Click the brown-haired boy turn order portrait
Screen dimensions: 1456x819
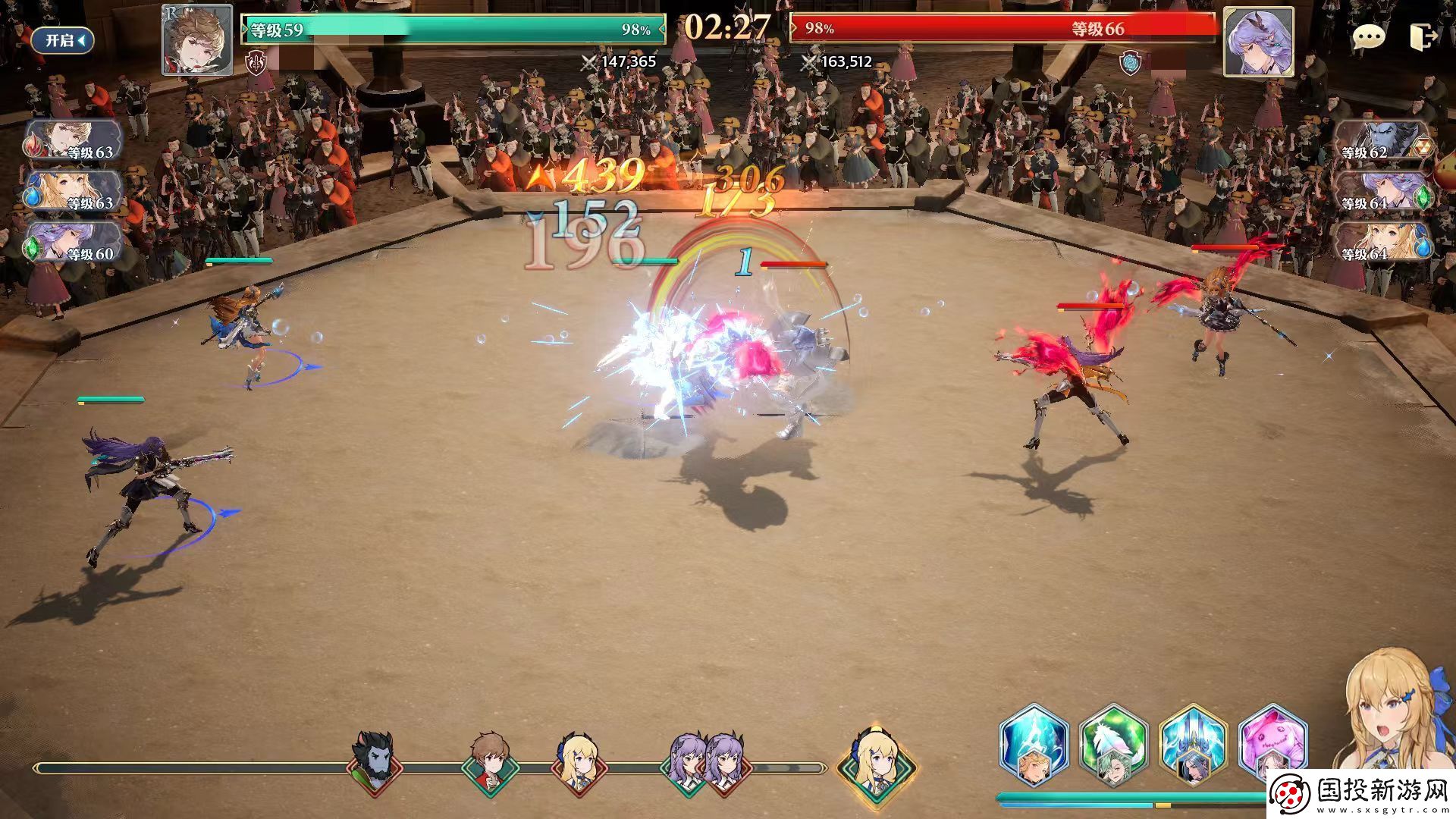(x=490, y=762)
